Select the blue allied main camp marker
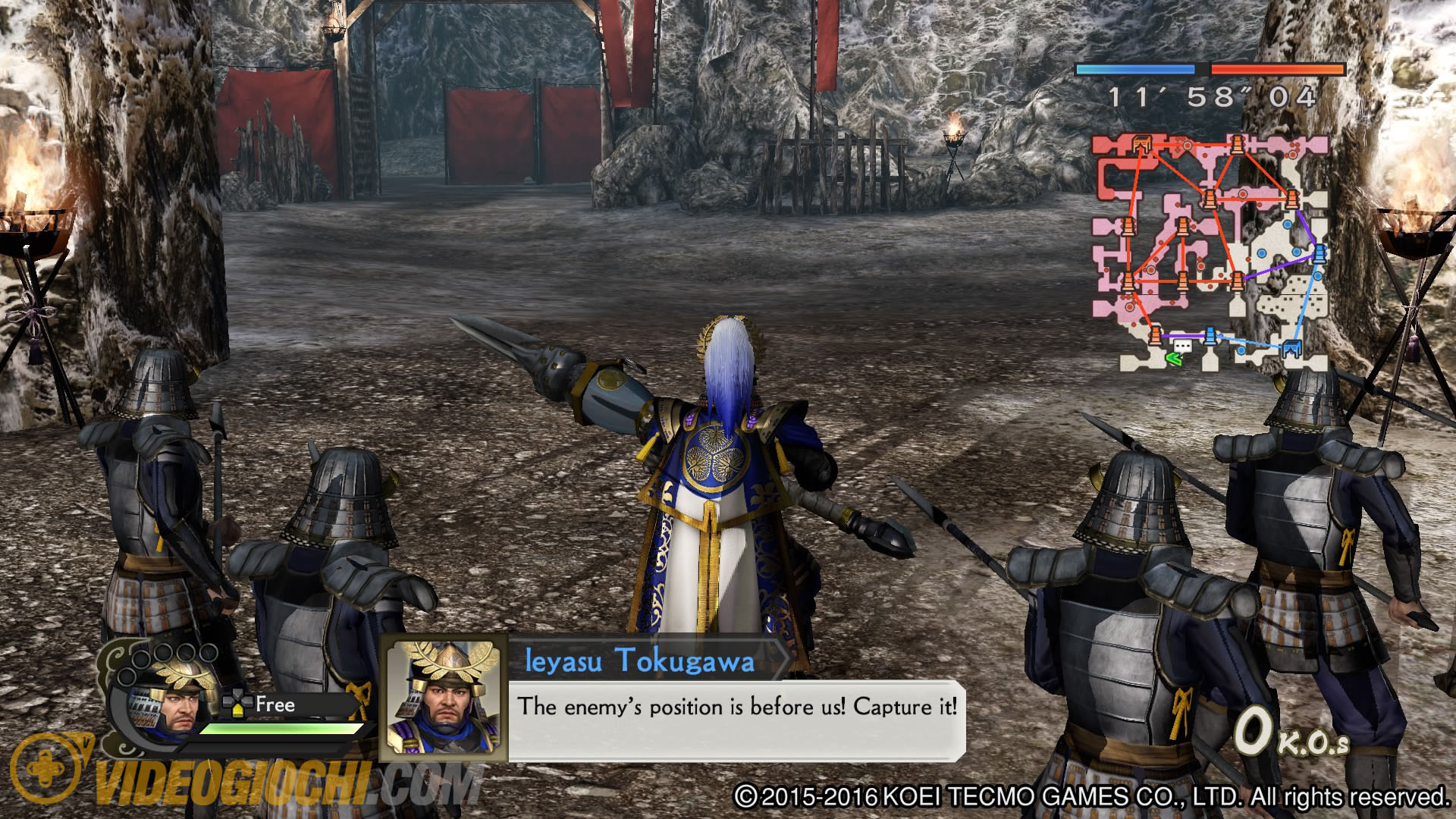The width and height of the screenshot is (1456, 819). [x=1291, y=349]
